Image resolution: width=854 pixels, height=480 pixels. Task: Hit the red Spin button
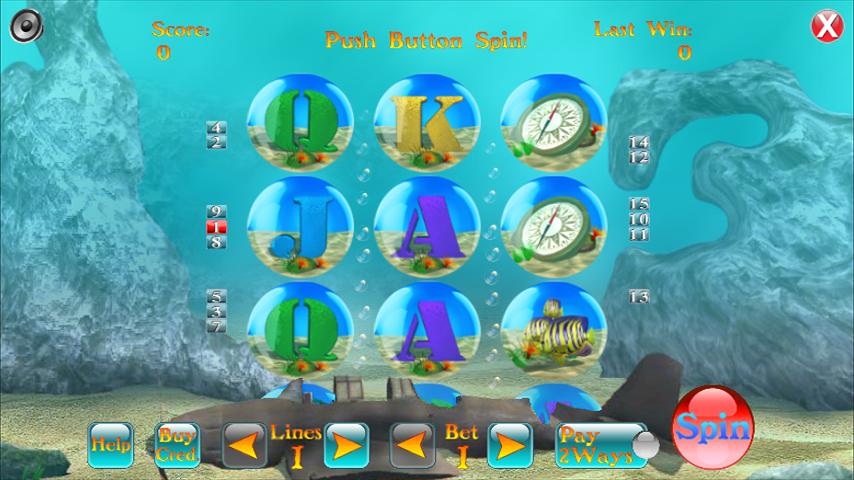(712, 428)
